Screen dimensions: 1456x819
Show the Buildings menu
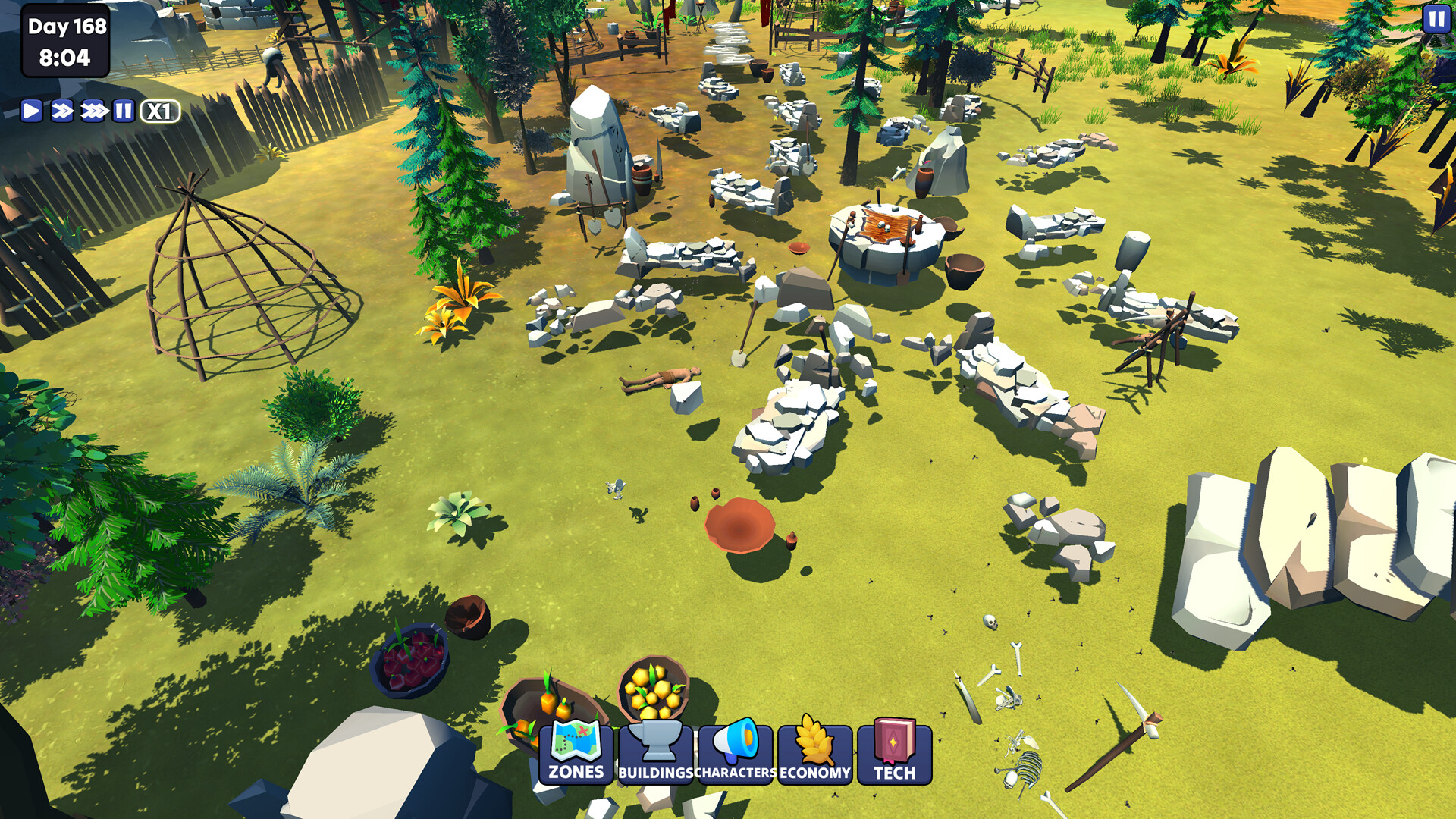tap(656, 752)
